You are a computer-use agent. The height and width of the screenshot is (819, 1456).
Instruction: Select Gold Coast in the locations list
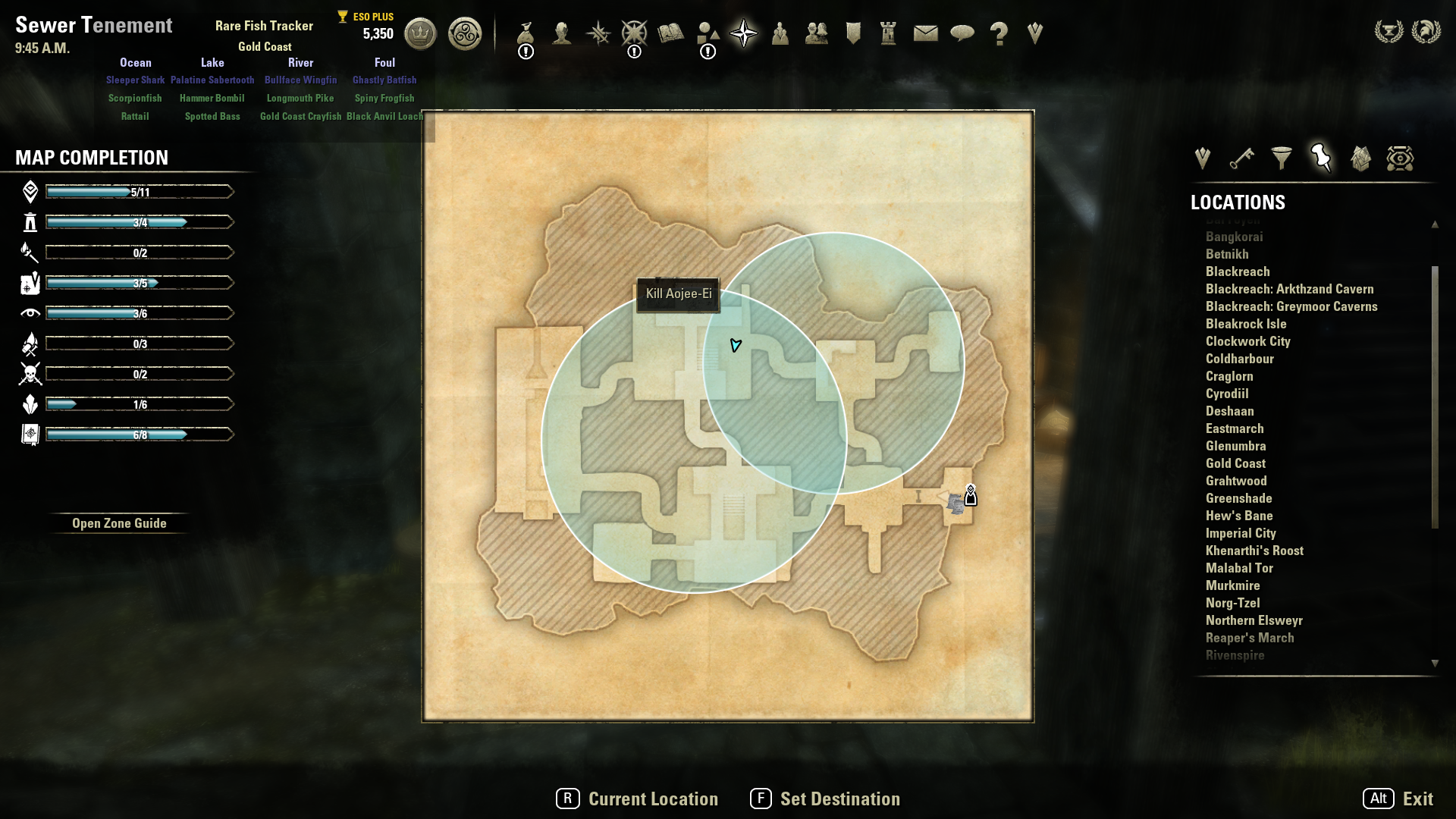coord(1235,463)
